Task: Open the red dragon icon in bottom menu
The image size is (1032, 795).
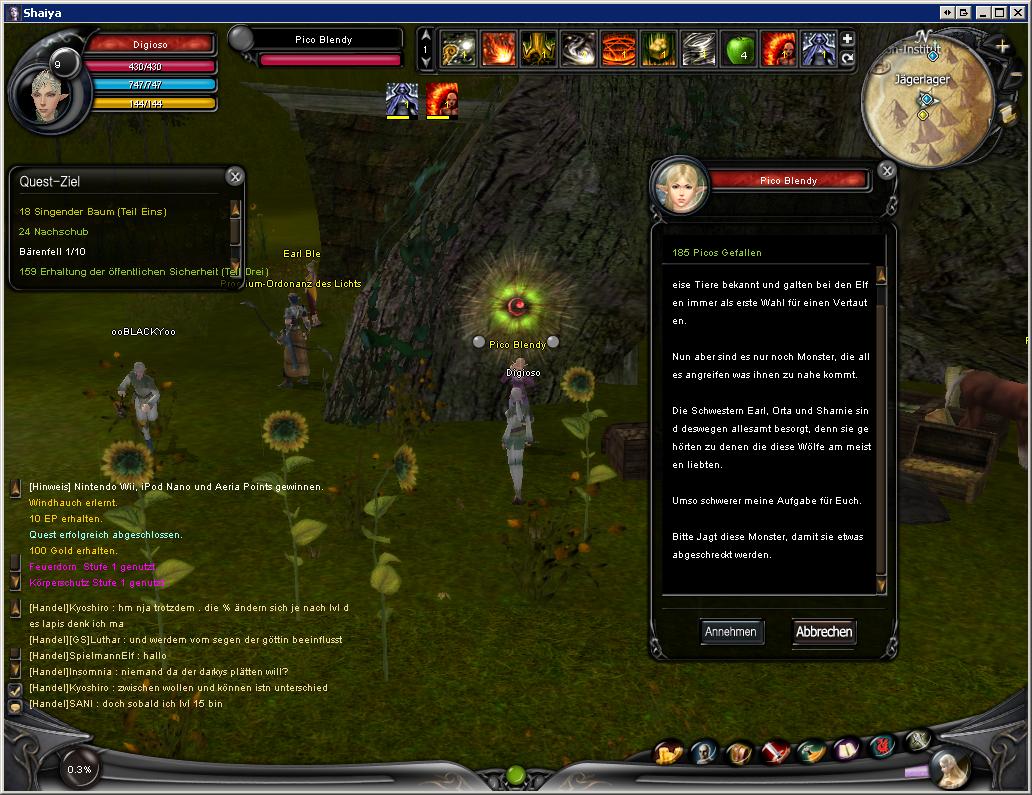Action: tap(882, 745)
